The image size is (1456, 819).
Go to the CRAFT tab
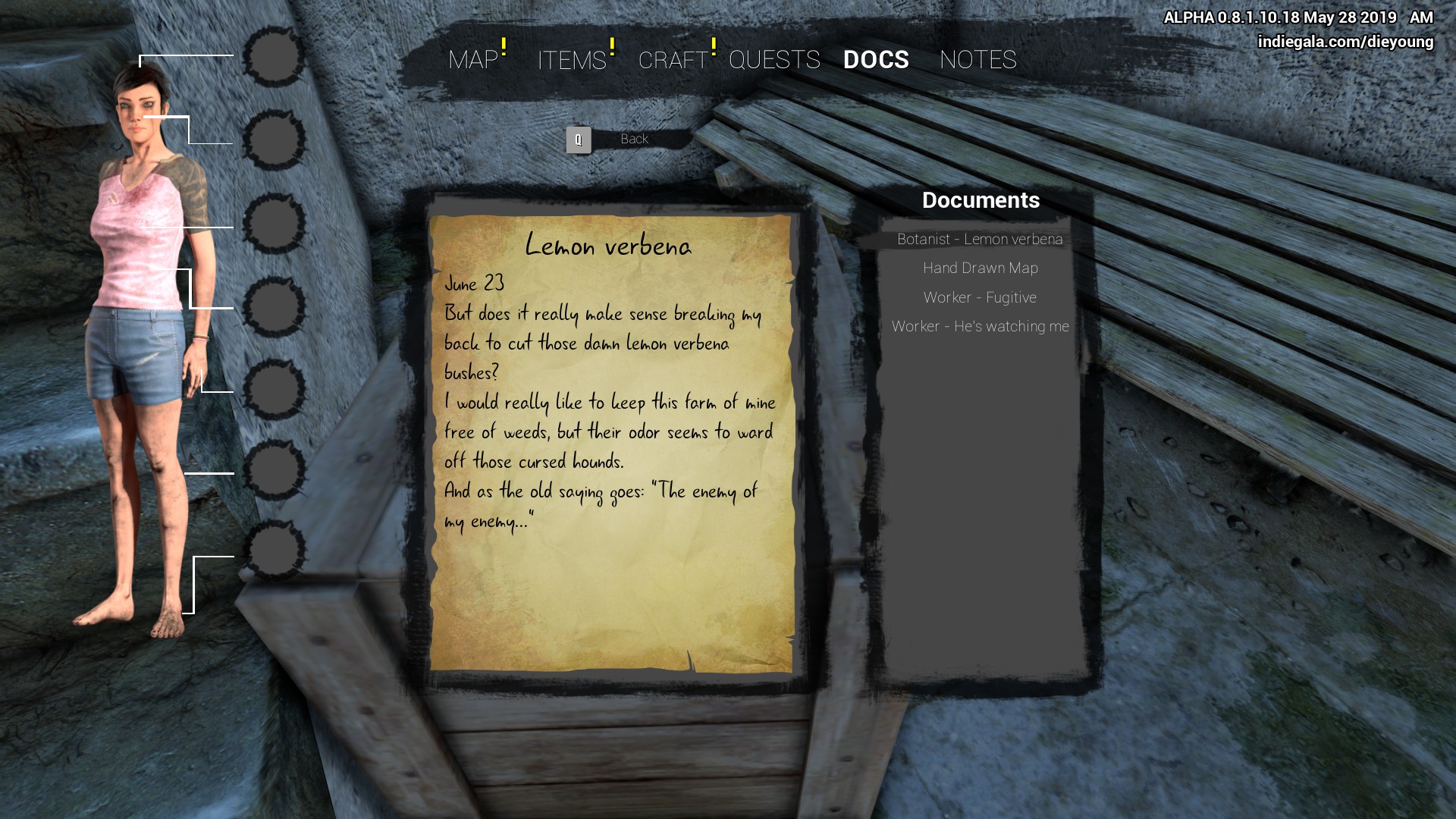673,60
